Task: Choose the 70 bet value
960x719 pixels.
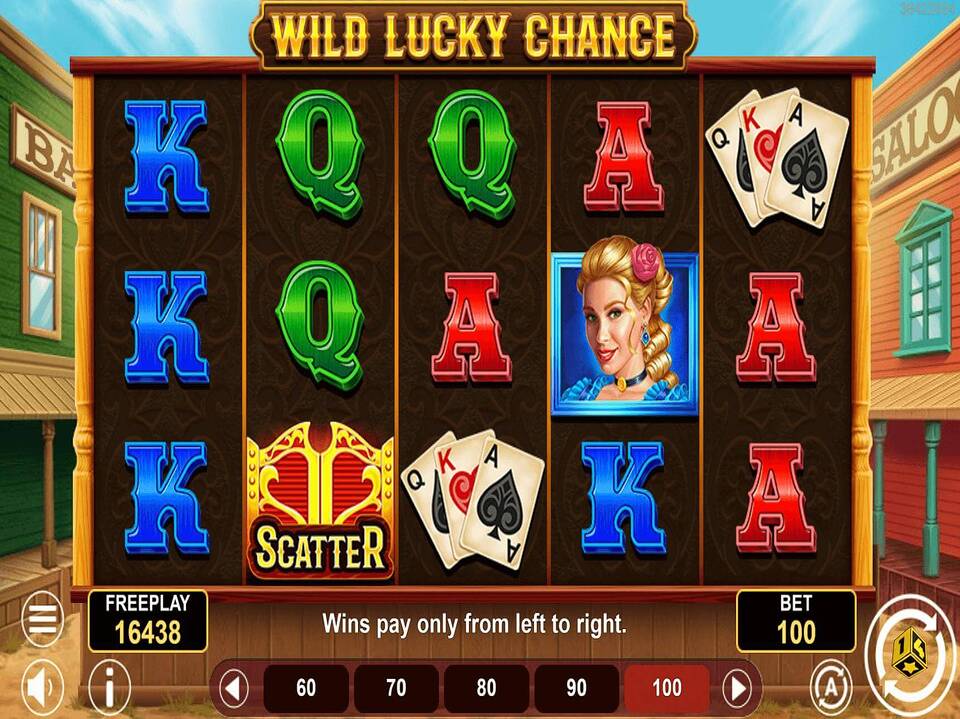Action: click(396, 688)
